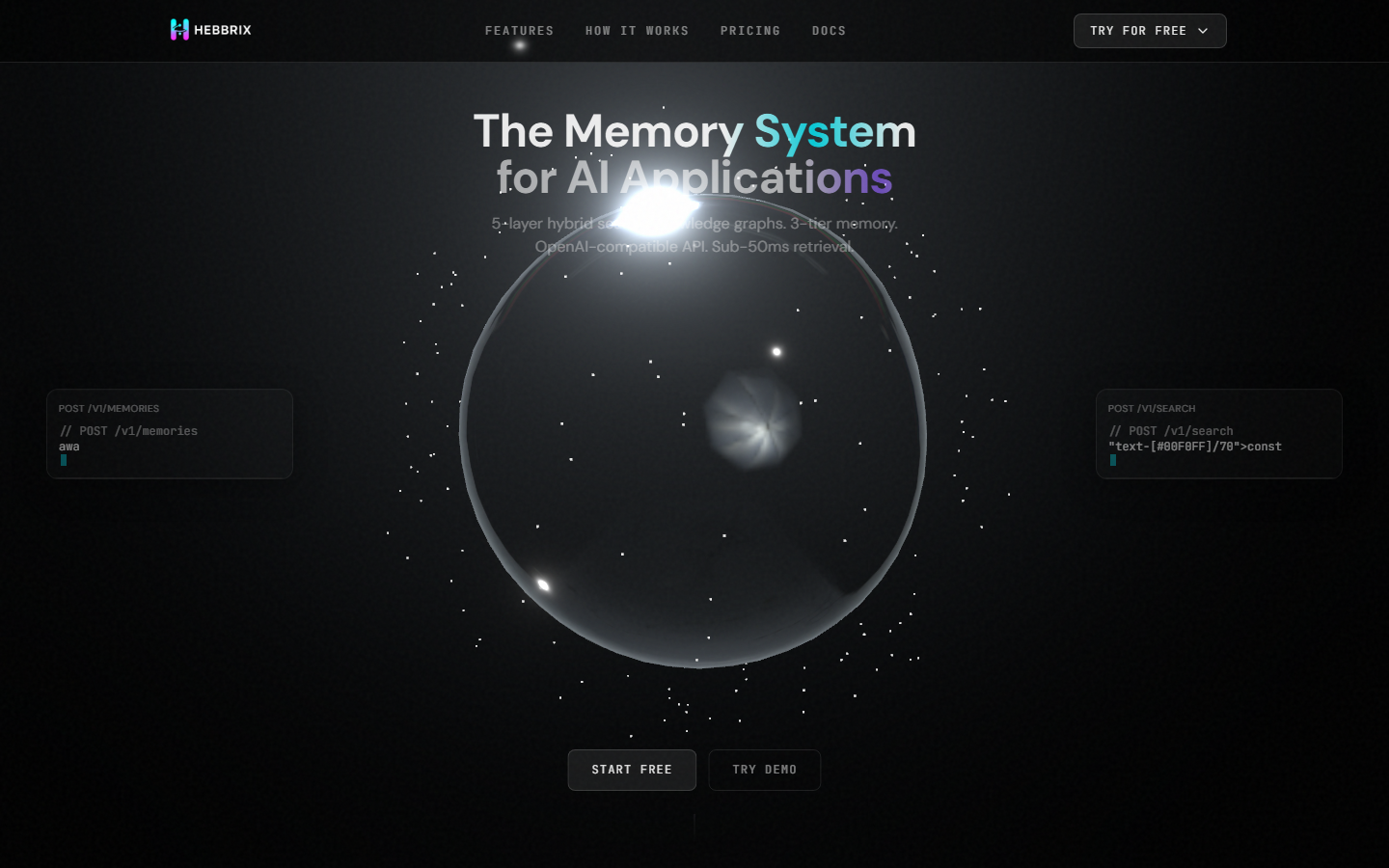Viewport: 1389px width, 868px height.
Task: Open the FEATURES navigation item
Action: click(x=519, y=30)
